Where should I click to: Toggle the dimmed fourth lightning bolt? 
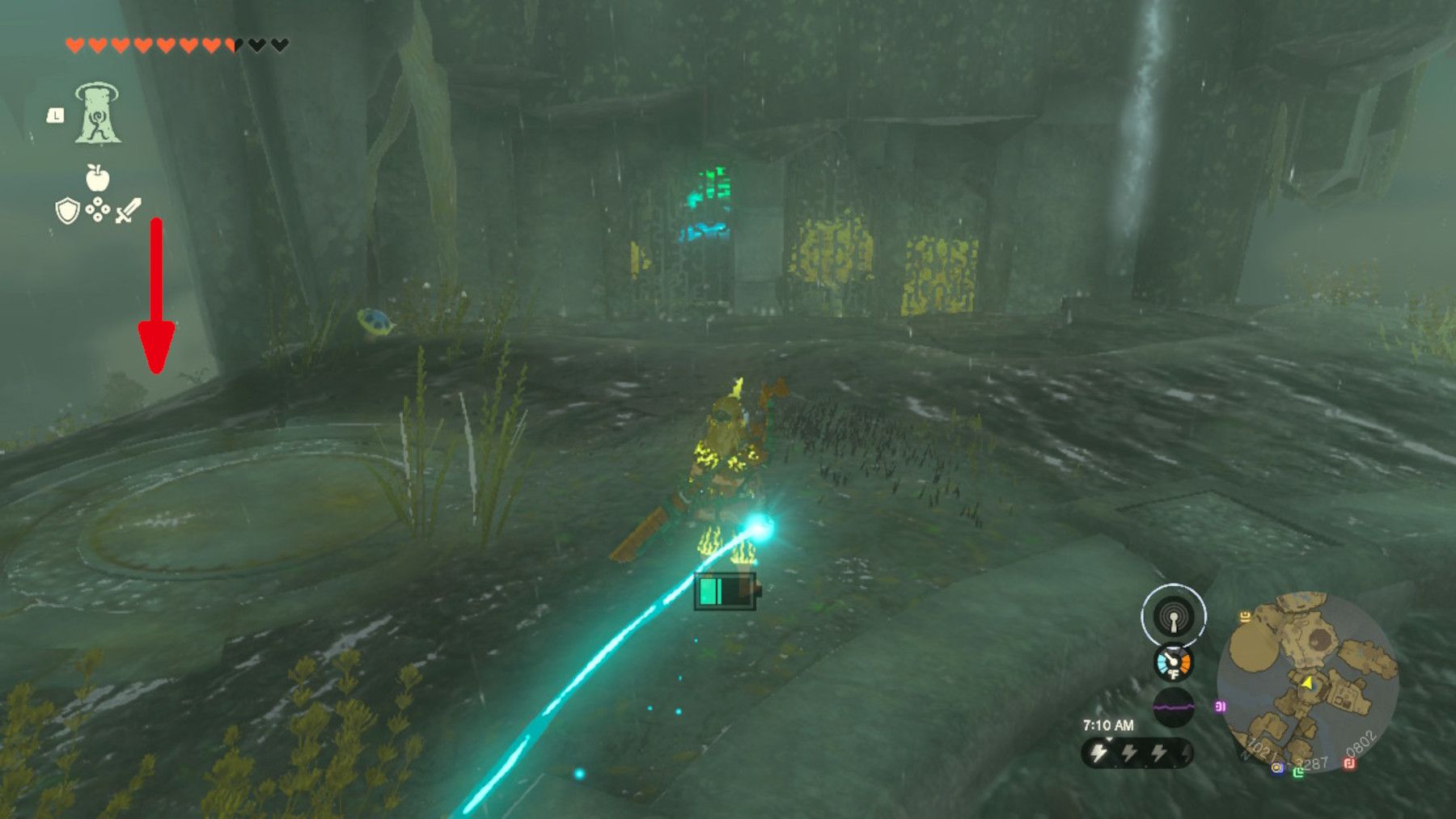click(x=1185, y=752)
